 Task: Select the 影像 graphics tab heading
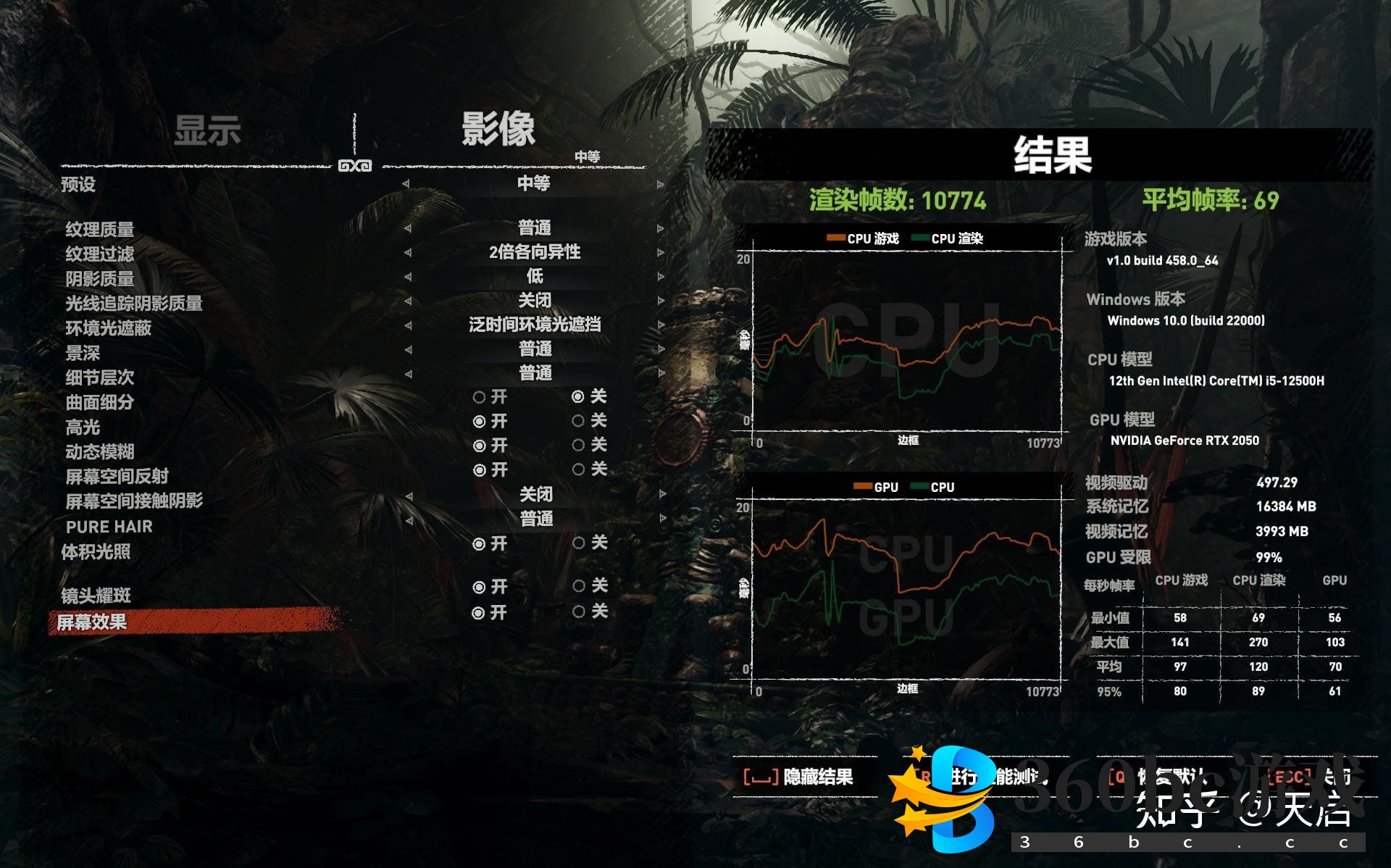[498, 130]
